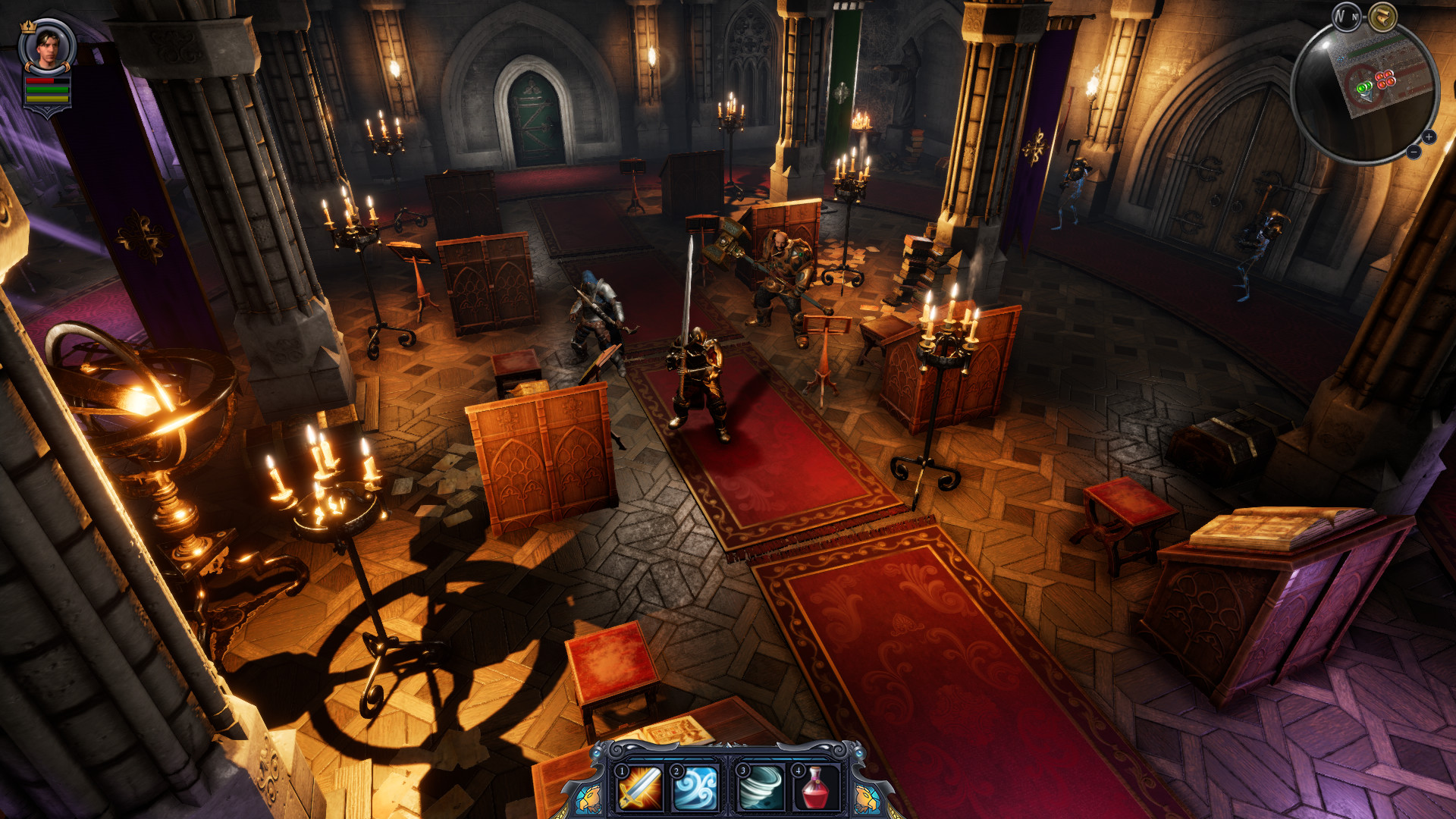This screenshot has width=1456, height=819.
Task: Click the green bar below the health bar
Action: 47,89
